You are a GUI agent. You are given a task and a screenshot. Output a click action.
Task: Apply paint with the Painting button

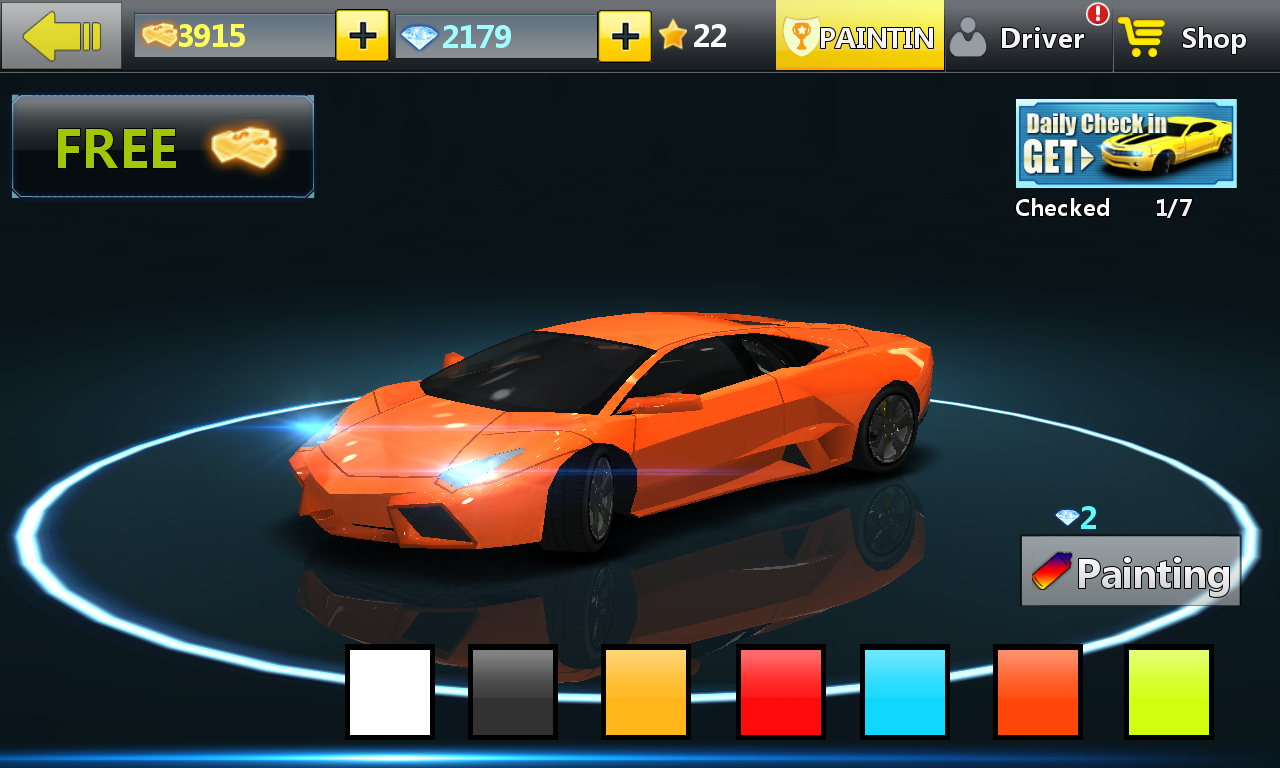[1130, 572]
